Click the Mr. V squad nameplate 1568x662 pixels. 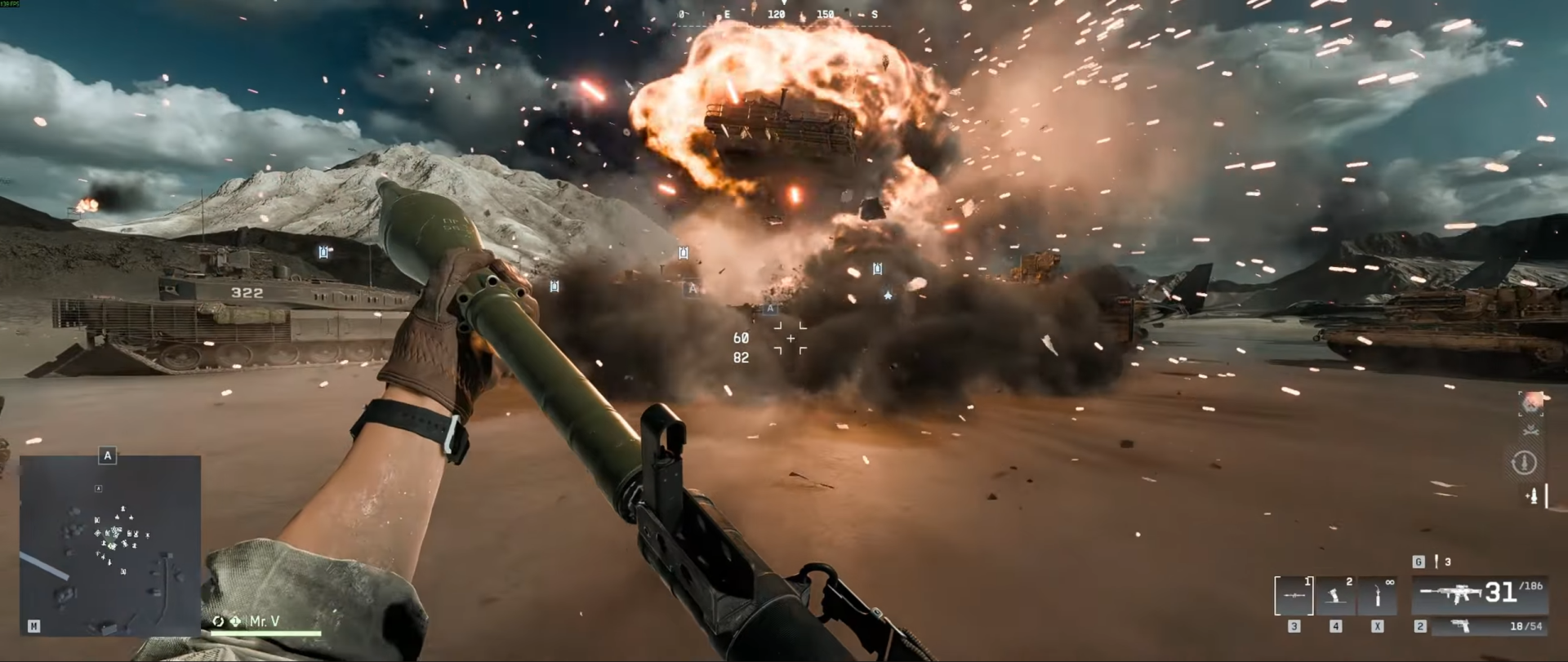pos(264,622)
